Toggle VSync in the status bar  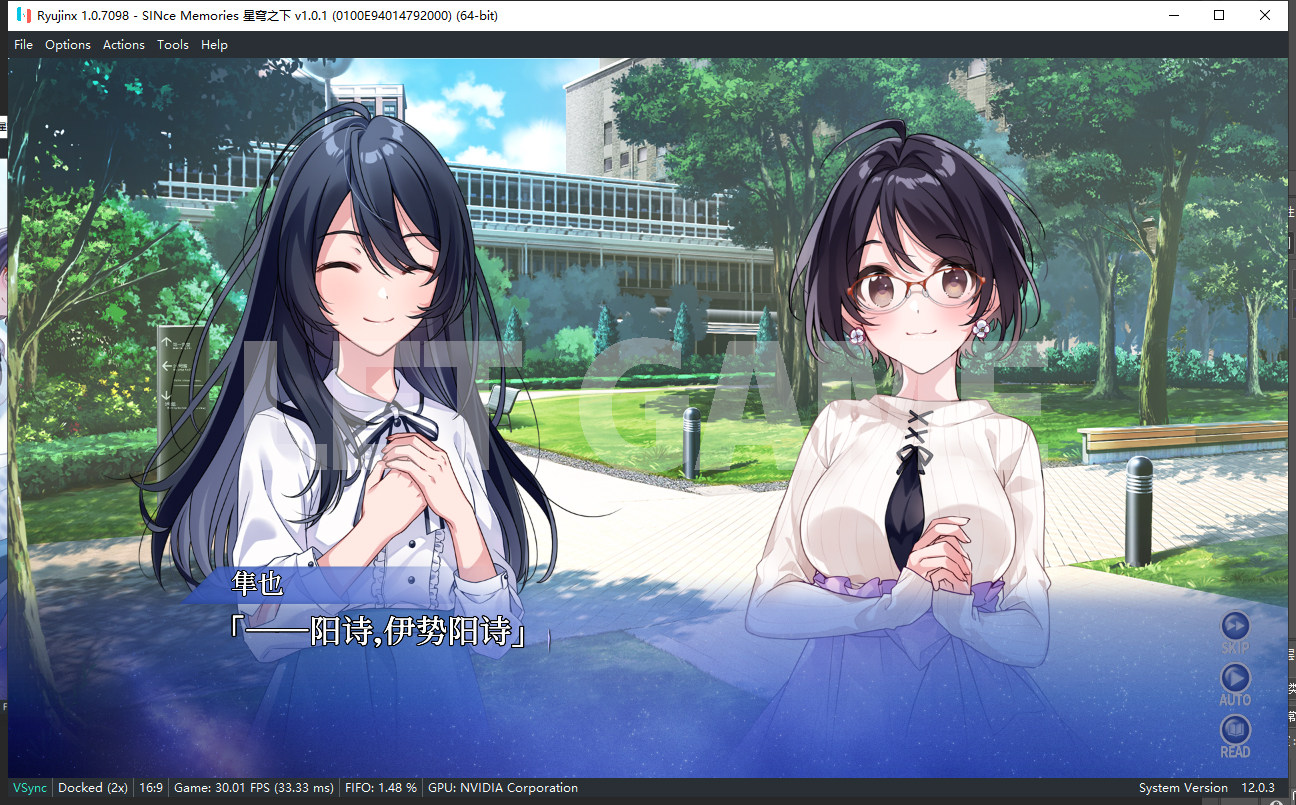coord(29,788)
